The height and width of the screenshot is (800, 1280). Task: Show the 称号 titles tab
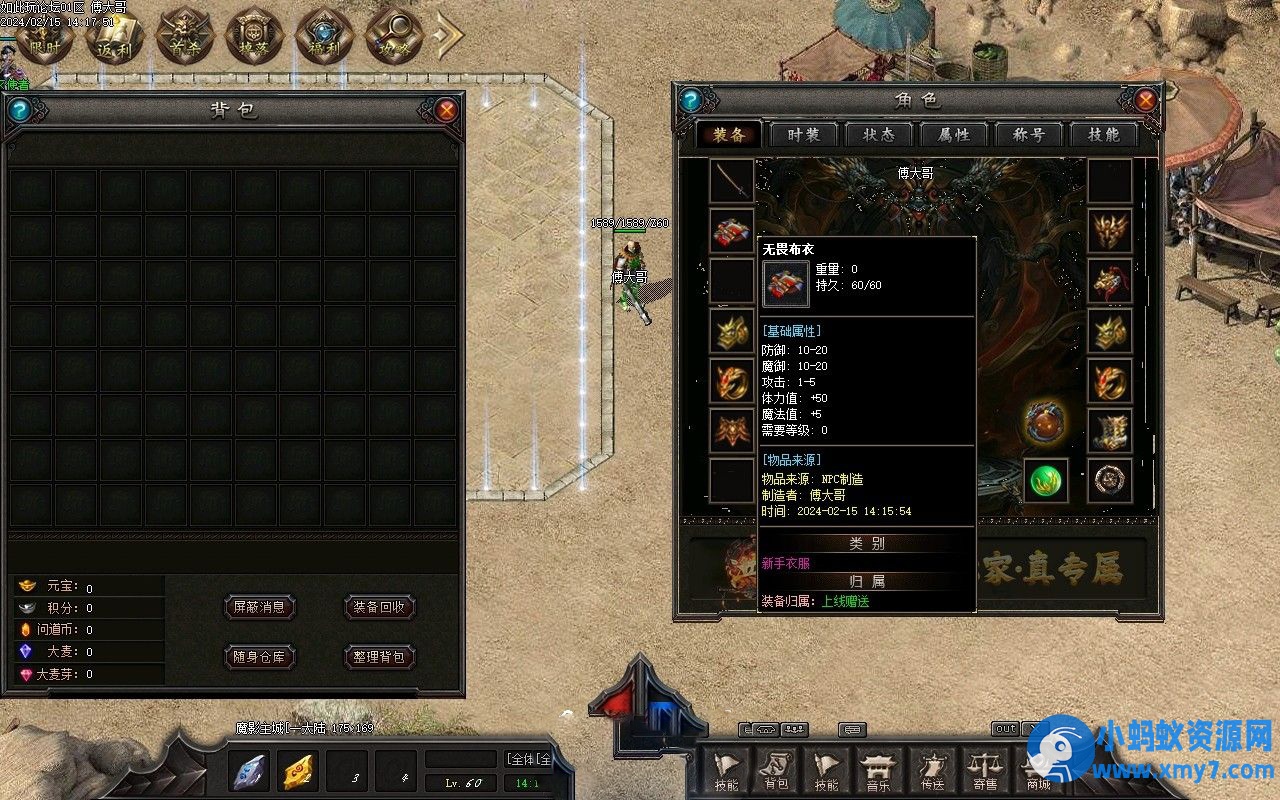(1029, 135)
